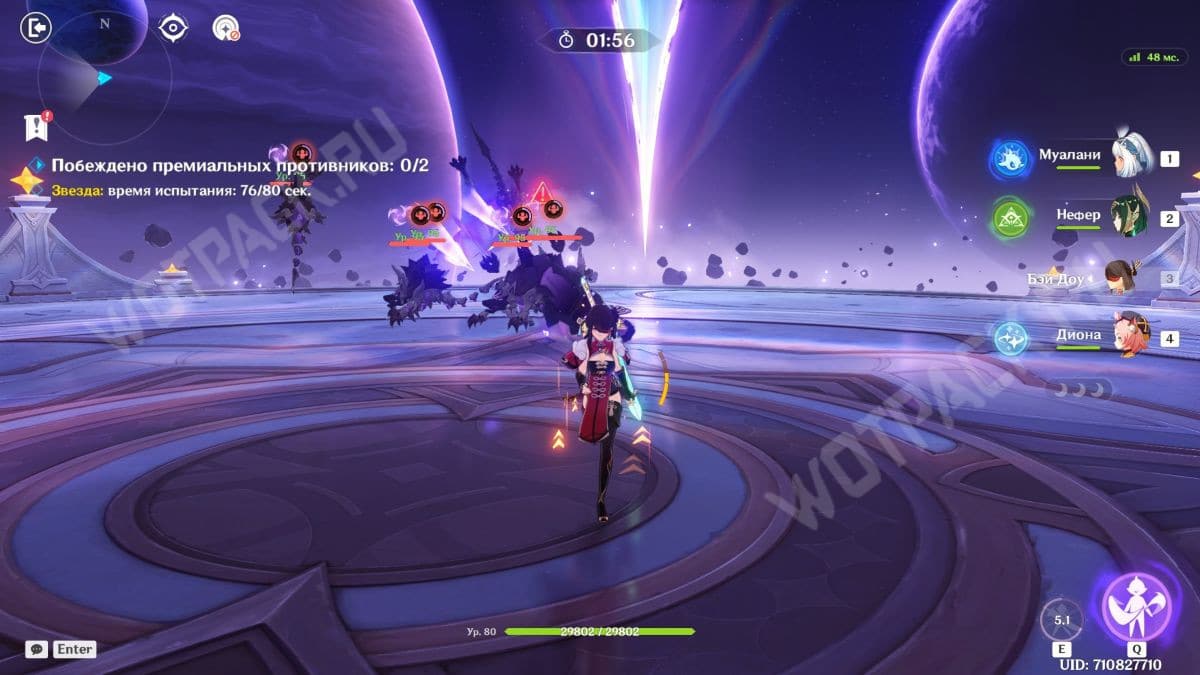The height and width of the screenshot is (675, 1200).
Task: Toggle the eye view icon
Action: click(174, 28)
